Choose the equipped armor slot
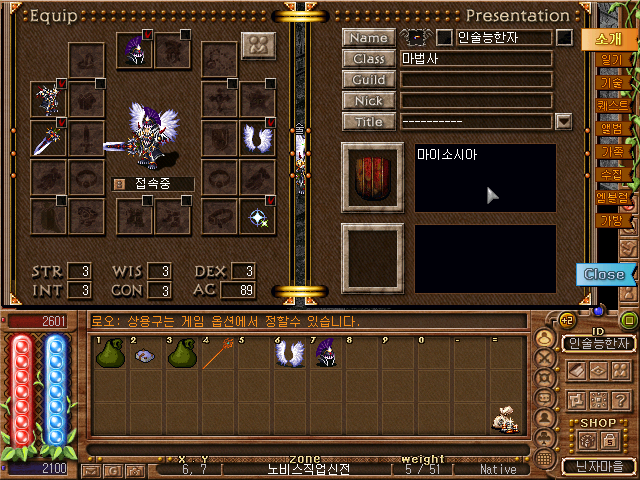The image size is (640, 480). (x=47, y=98)
